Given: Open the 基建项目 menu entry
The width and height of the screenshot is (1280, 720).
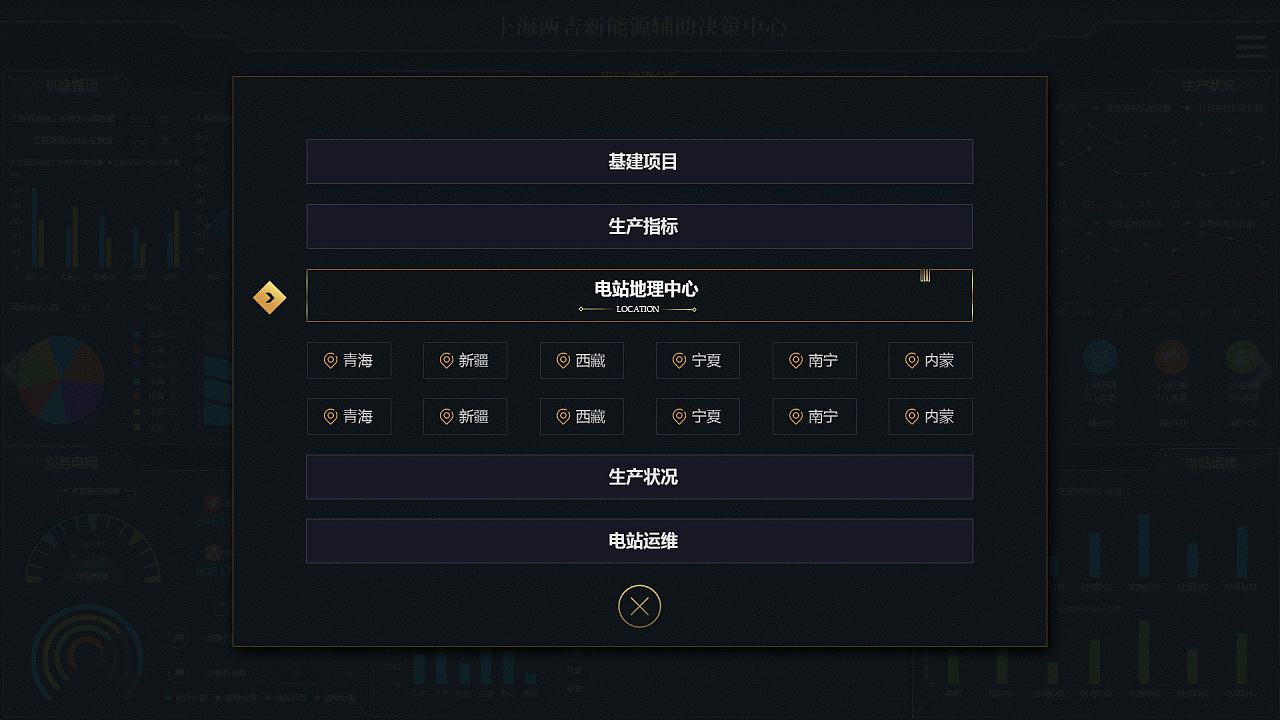Looking at the screenshot, I should [639, 161].
